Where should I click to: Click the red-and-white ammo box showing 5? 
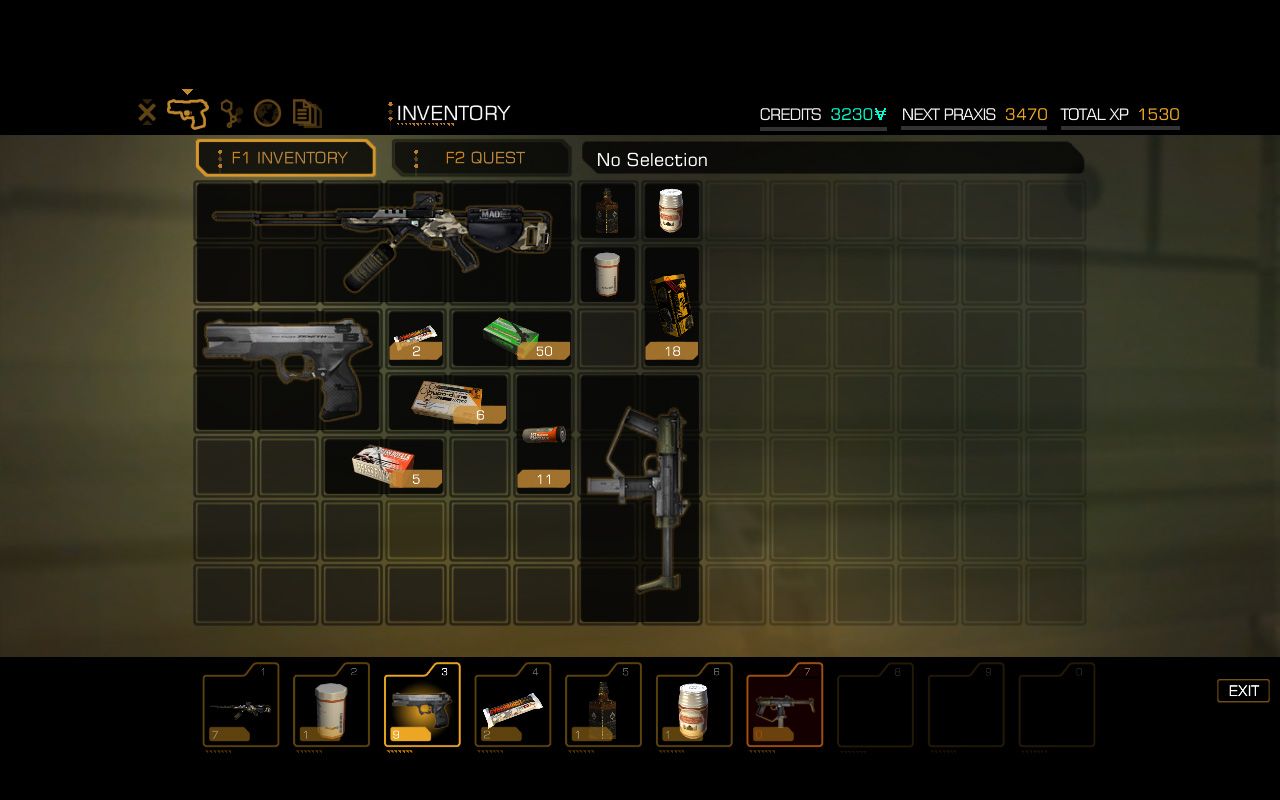tap(384, 466)
